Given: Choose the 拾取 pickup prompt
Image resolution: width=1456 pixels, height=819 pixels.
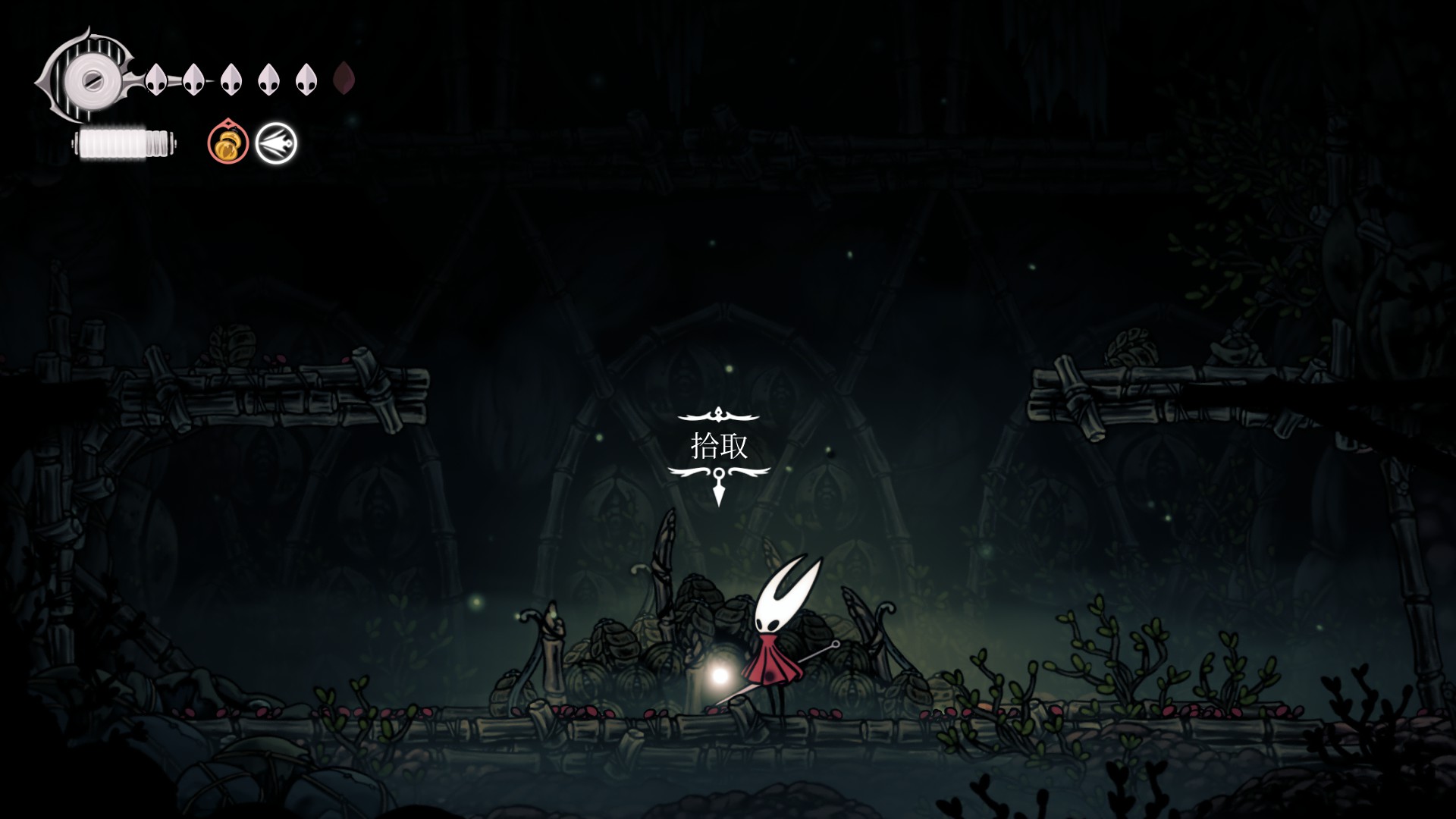Looking at the screenshot, I should (x=719, y=446).
